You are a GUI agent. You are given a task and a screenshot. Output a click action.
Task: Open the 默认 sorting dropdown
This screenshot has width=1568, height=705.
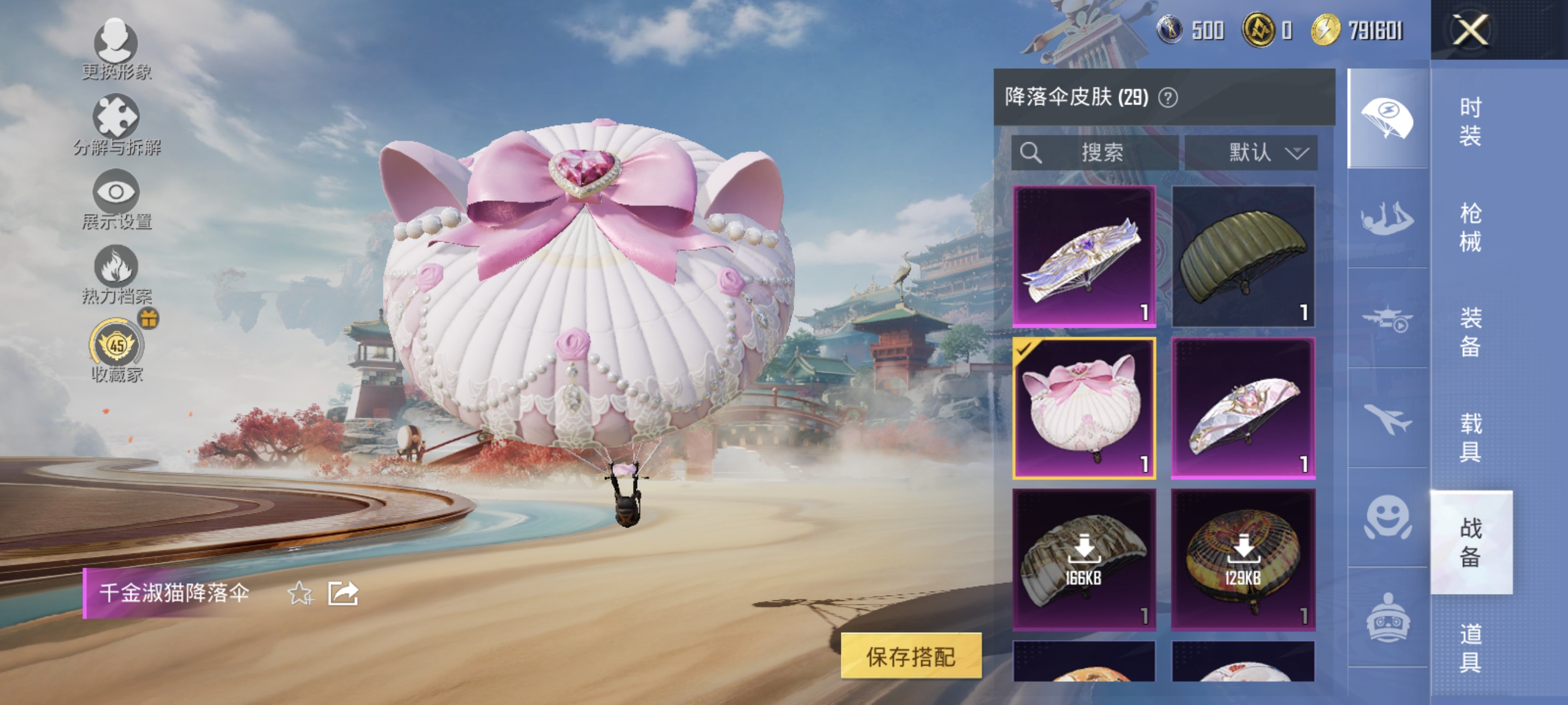tap(1251, 153)
